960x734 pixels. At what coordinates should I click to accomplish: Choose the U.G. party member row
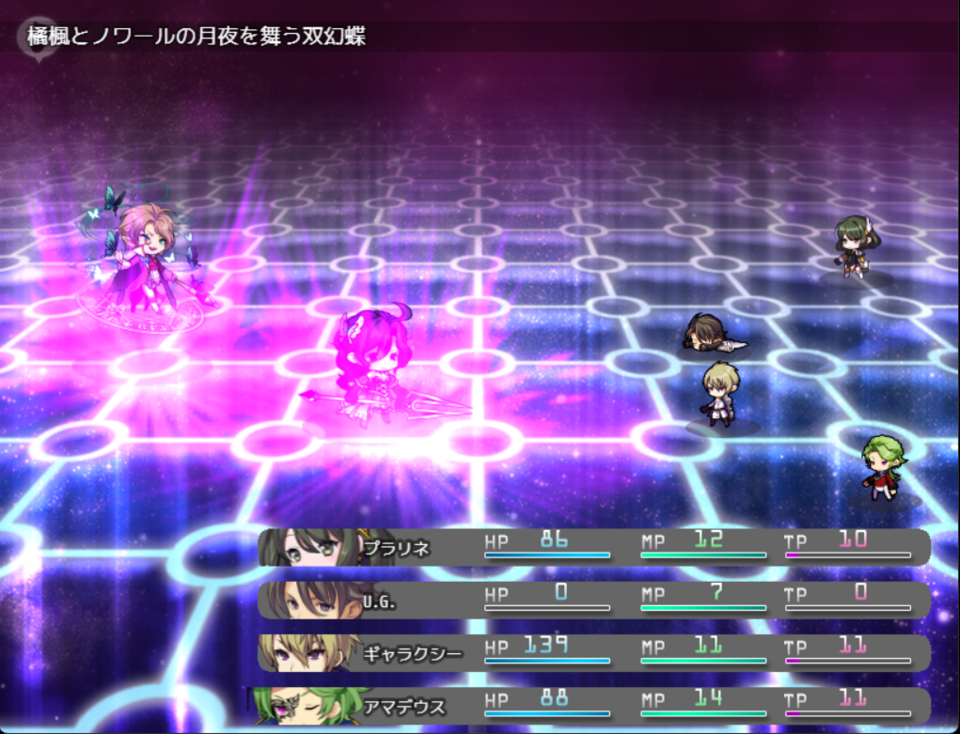point(594,600)
